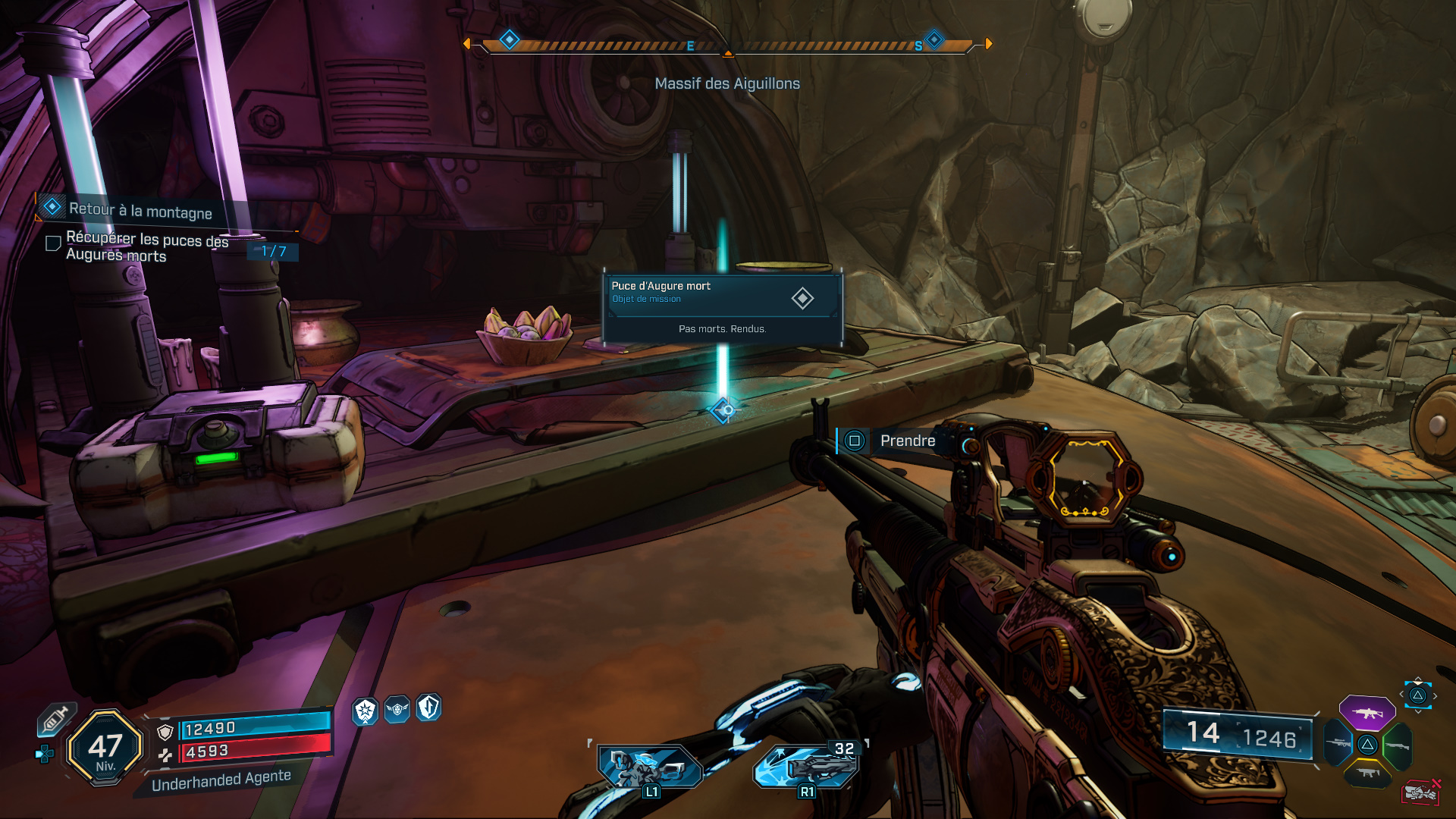
Task: Select the blue quest marker on compass
Action: coord(510,39)
